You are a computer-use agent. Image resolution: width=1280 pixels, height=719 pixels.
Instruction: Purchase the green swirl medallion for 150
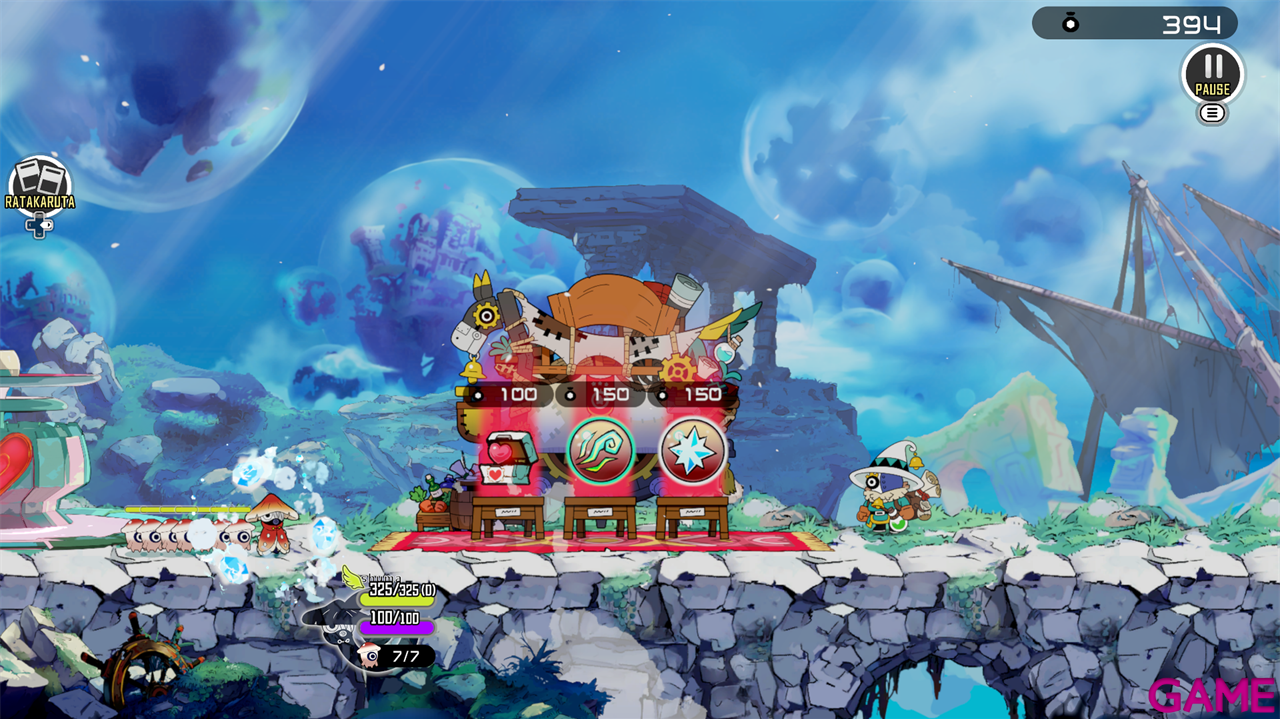(x=600, y=451)
